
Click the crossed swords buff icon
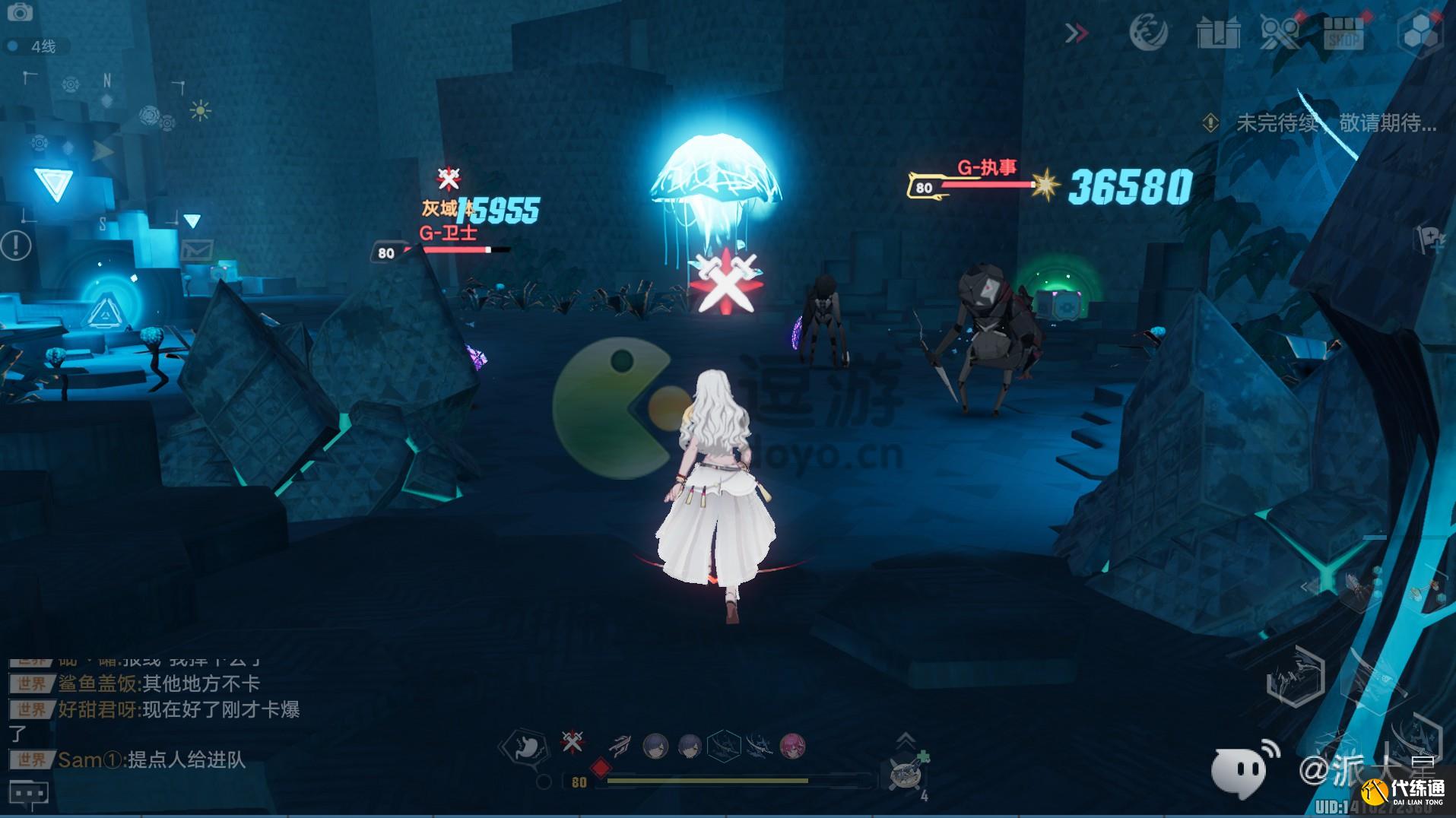(573, 741)
